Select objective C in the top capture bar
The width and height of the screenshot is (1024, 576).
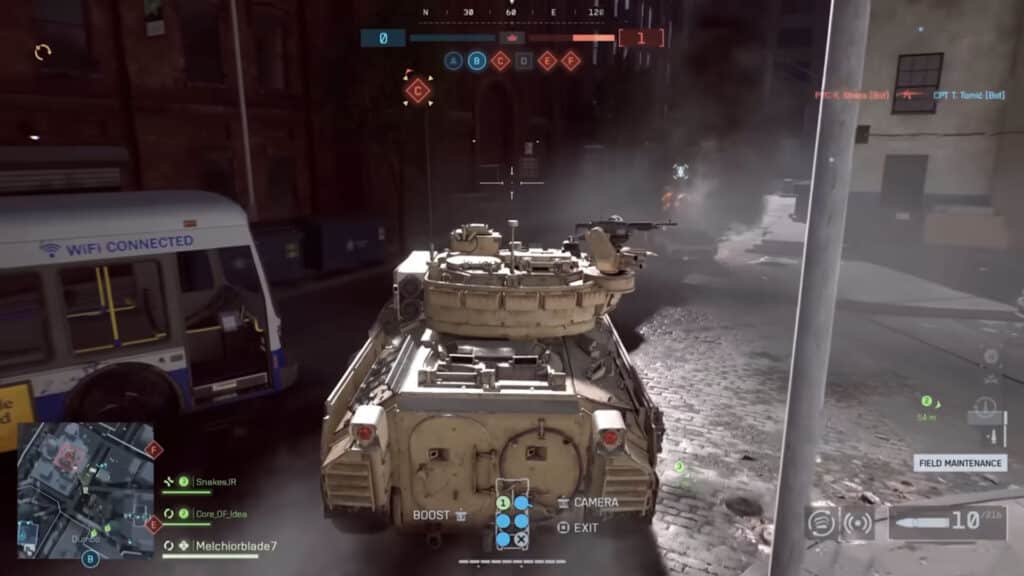tap(500, 61)
